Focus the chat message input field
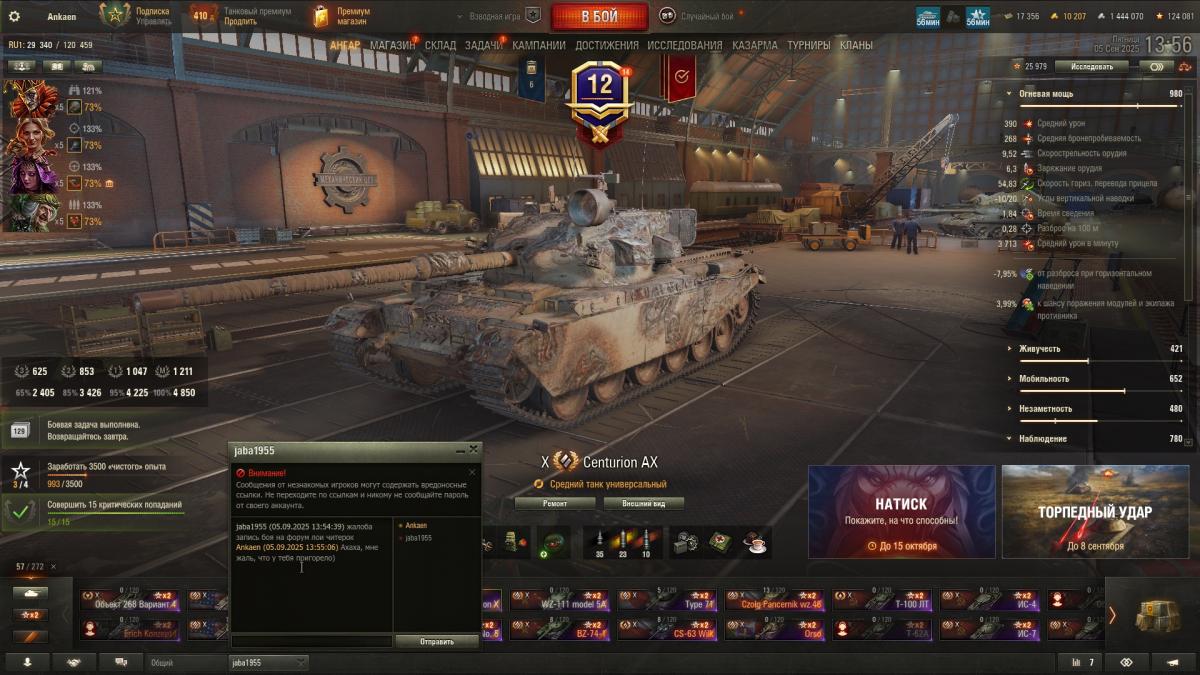The height and width of the screenshot is (675, 1200). coord(312,641)
